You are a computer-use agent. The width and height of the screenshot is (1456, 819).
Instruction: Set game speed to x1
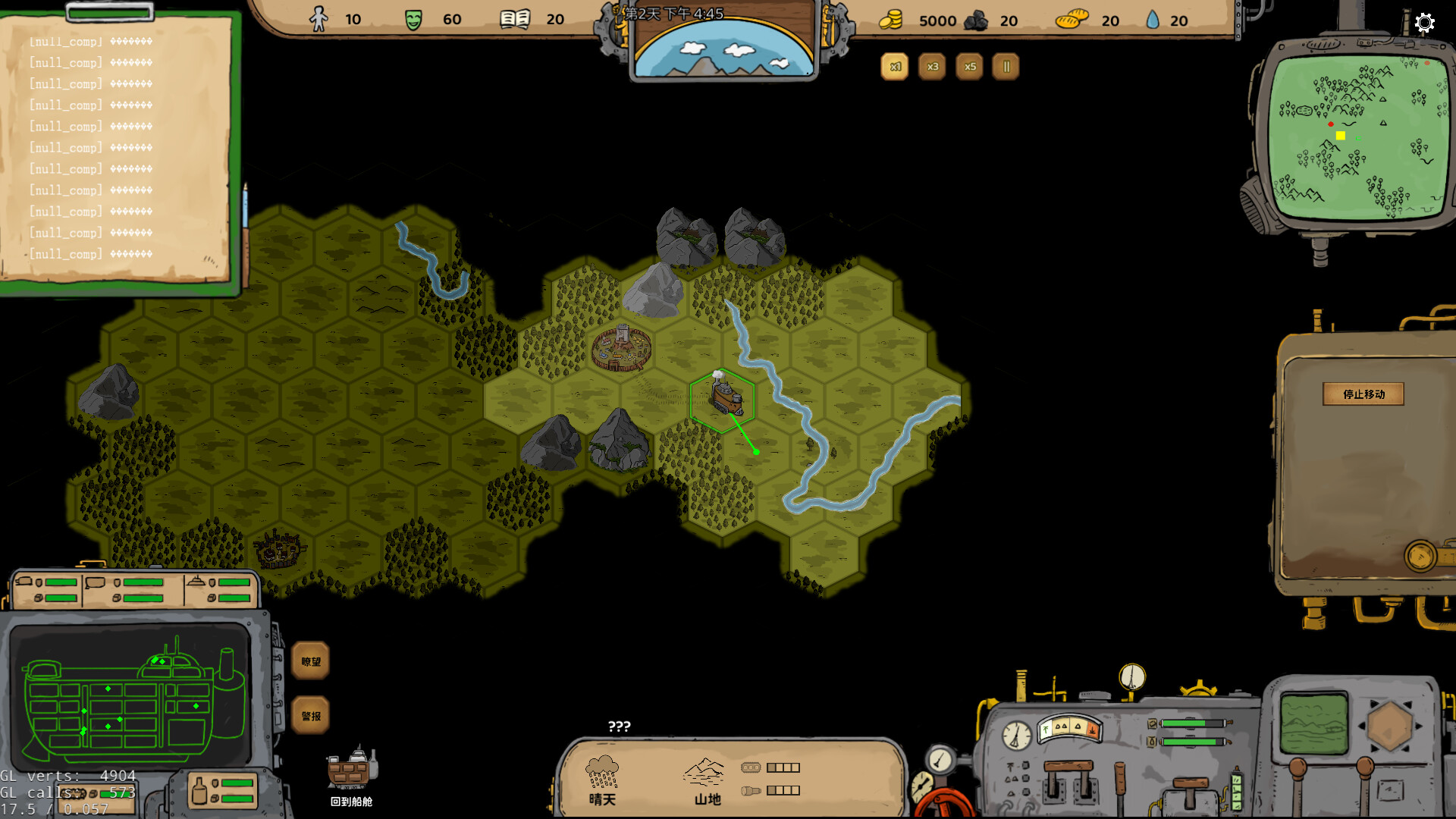pyautogui.click(x=895, y=67)
